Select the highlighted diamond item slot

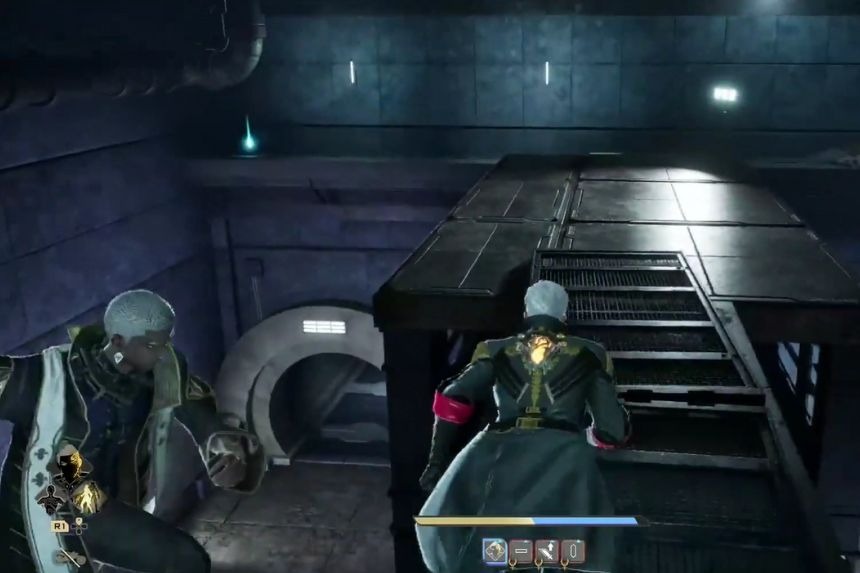coord(494,550)
